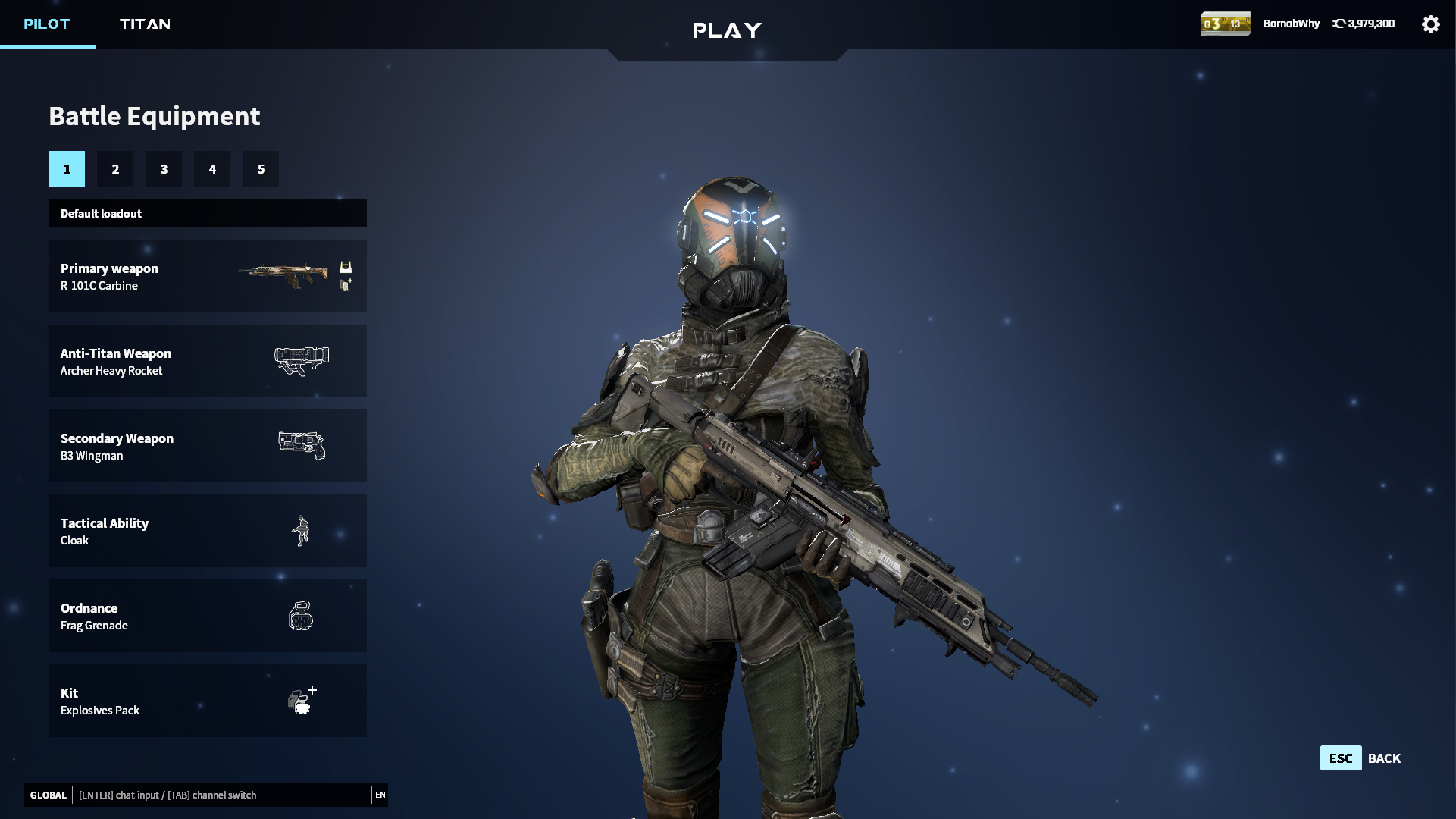Switch to the Titan tab
1456x819 pixels.
(145, 24)
